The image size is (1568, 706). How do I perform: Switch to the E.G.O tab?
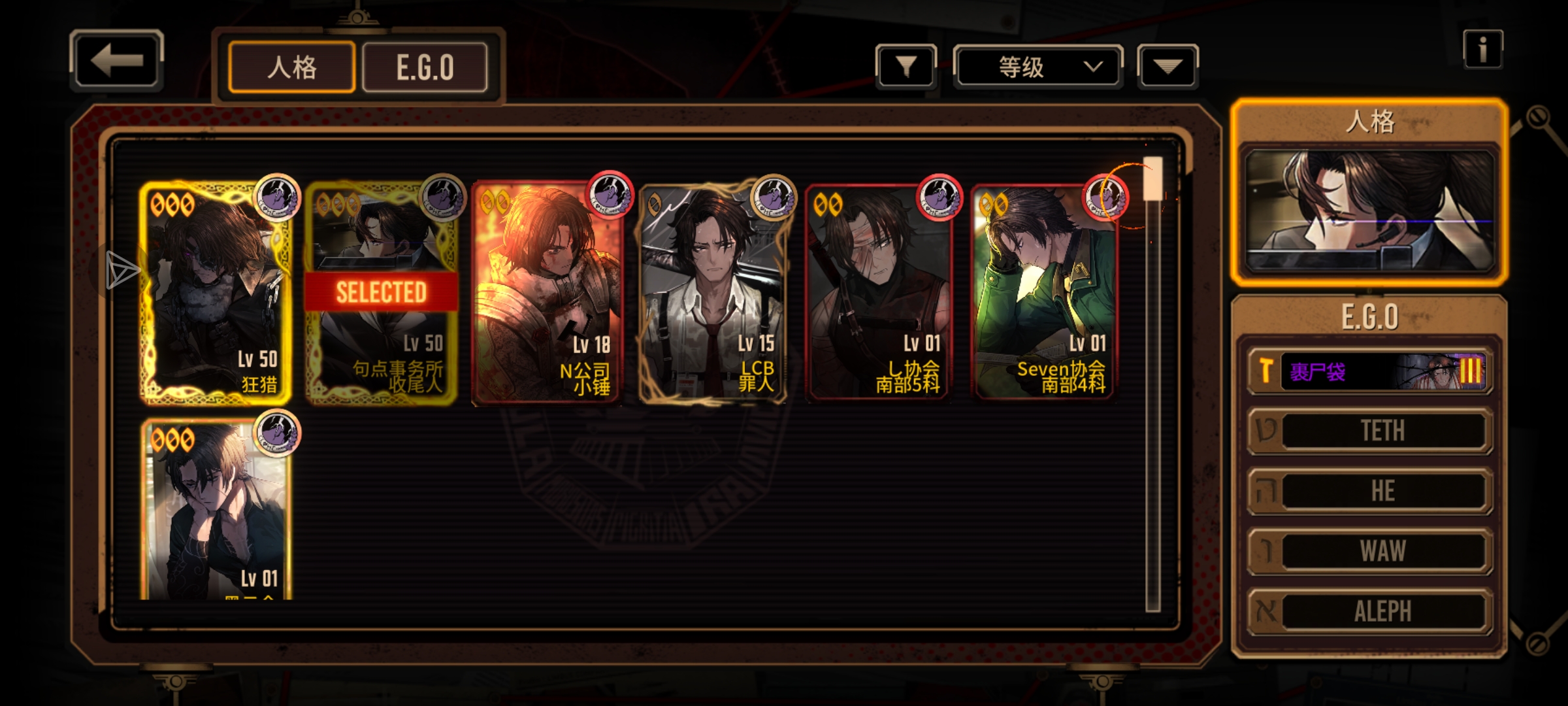(425, 67)
